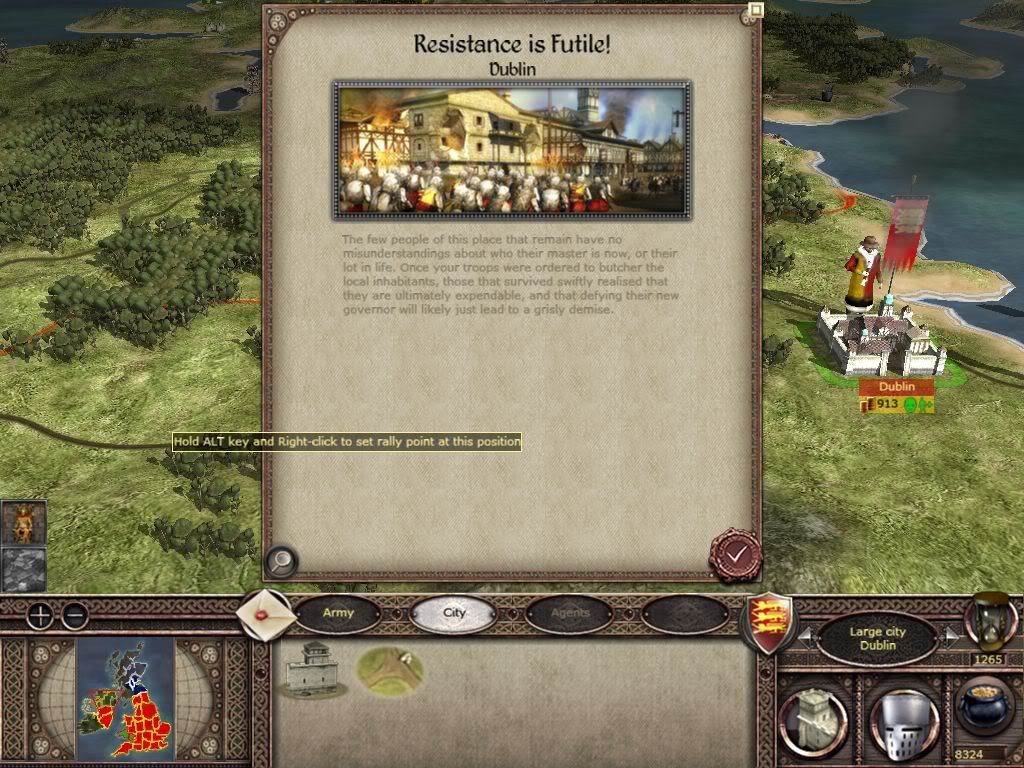This screenshot has height=768, width=1024.
Task: Zoom out the minimap with minus button
Action: pos(75,615)
